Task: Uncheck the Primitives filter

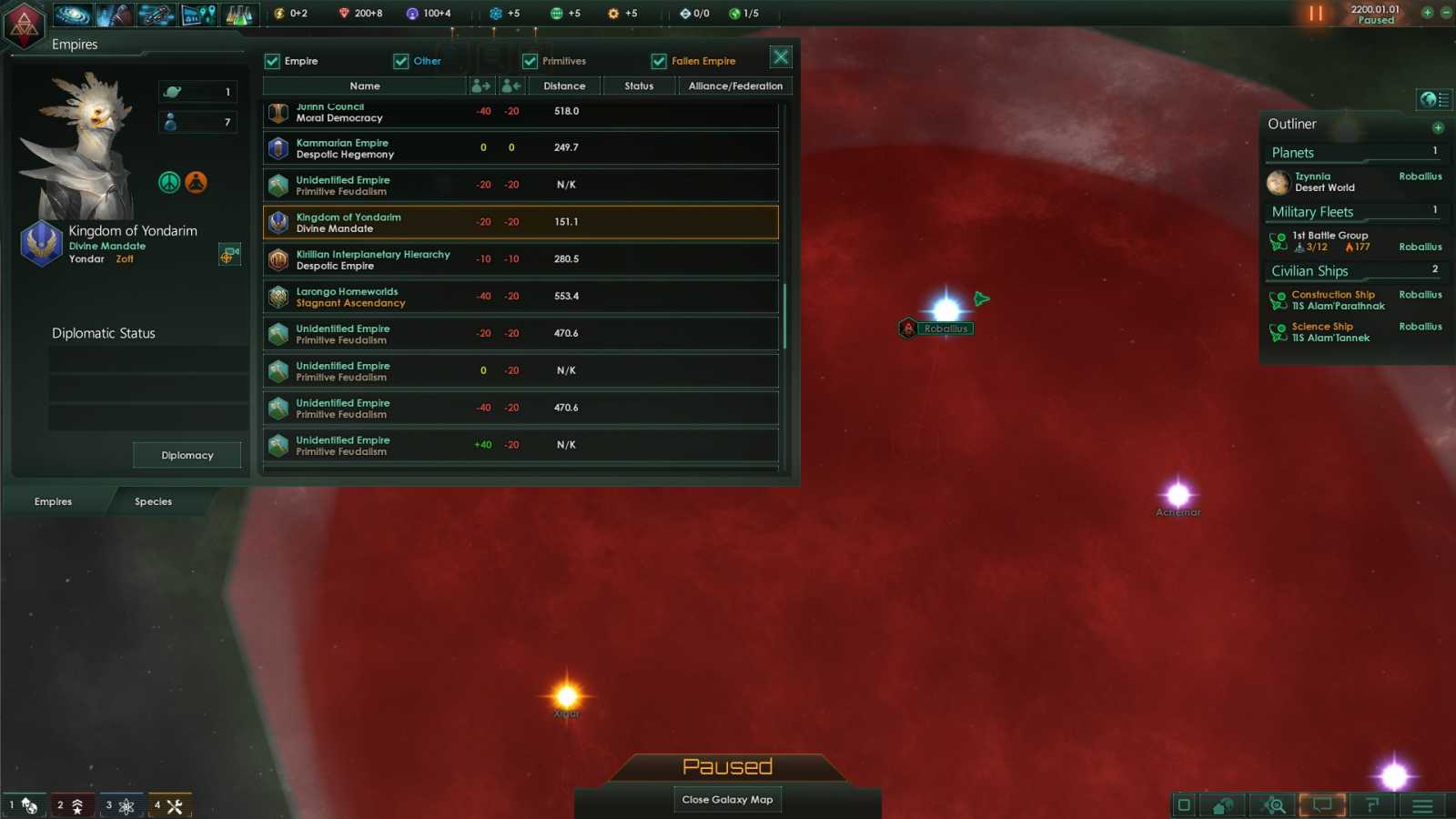Action: click(530, 61)
